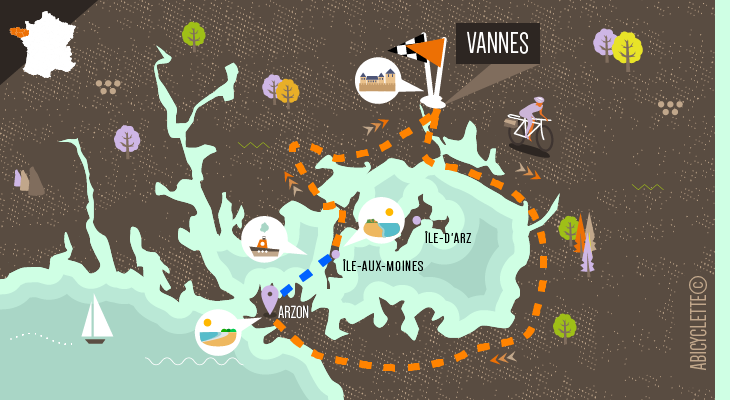The width and height of the screenshot is (730, 400).
Task: Open the castle landmark bubble
Action: 379,80
